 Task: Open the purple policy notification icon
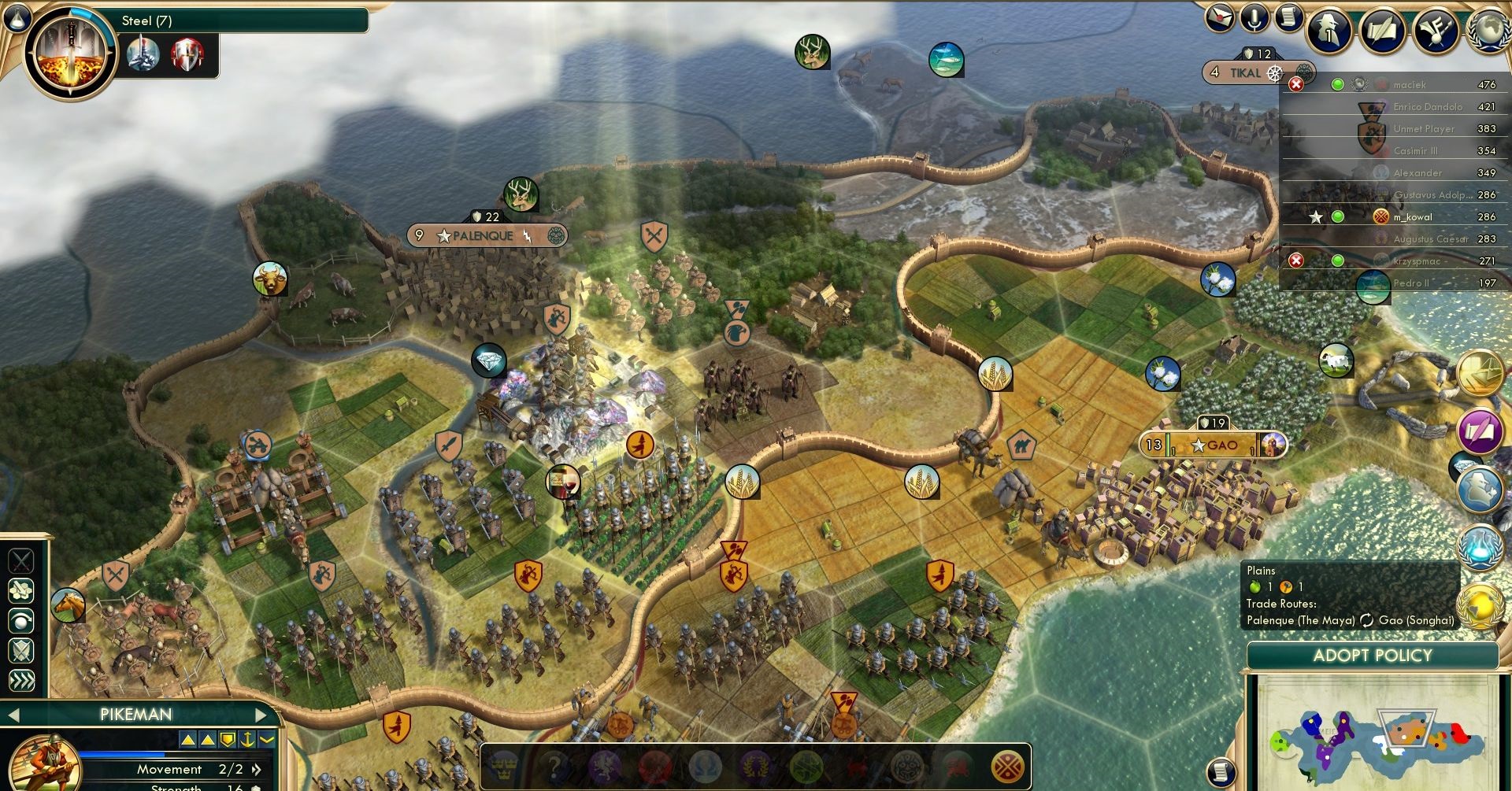point(1480,431)
